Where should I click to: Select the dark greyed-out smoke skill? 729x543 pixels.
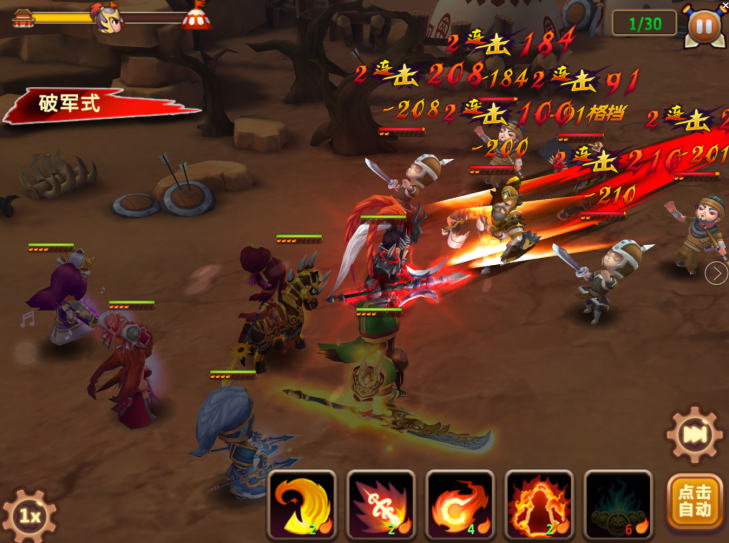point(617,504)
